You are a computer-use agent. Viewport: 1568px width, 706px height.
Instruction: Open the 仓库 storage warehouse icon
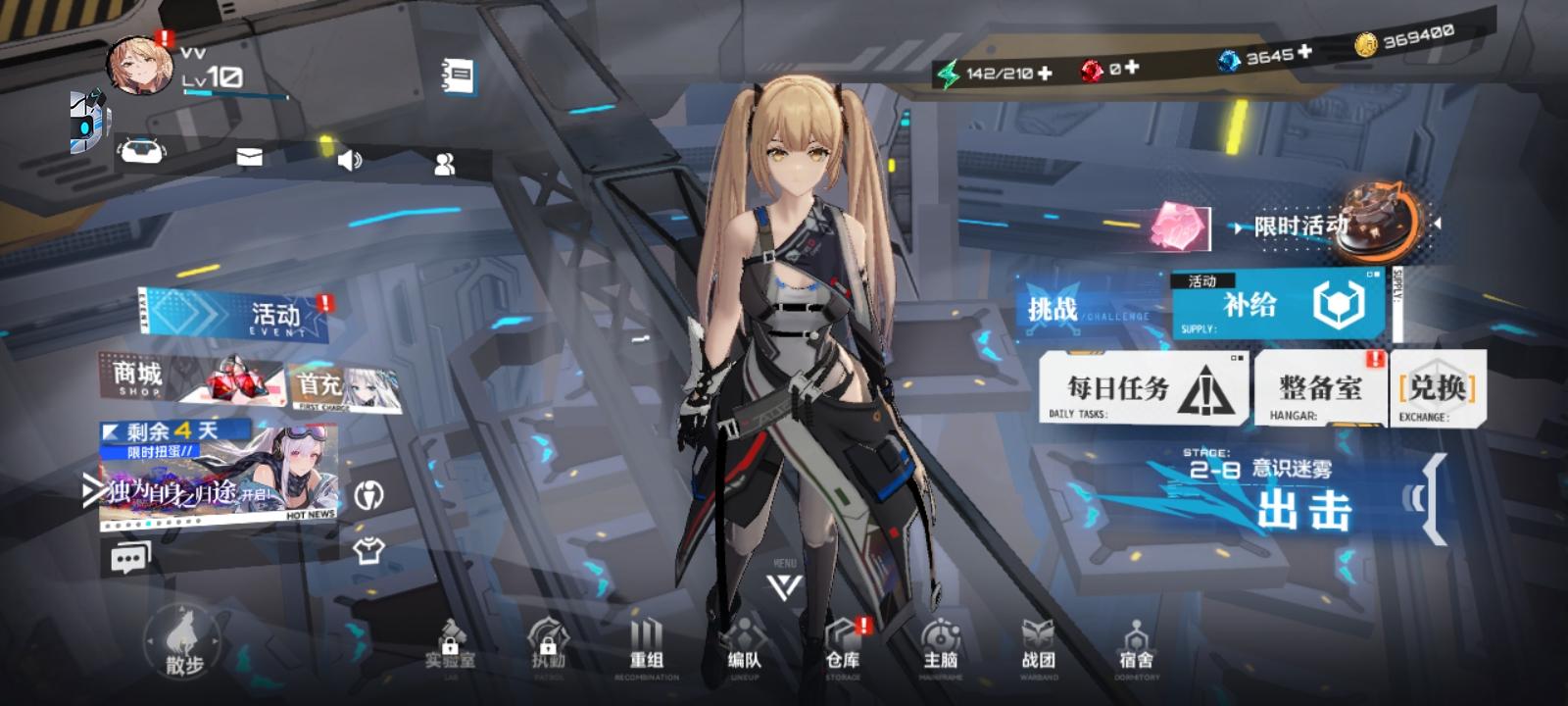coord(844,647)
